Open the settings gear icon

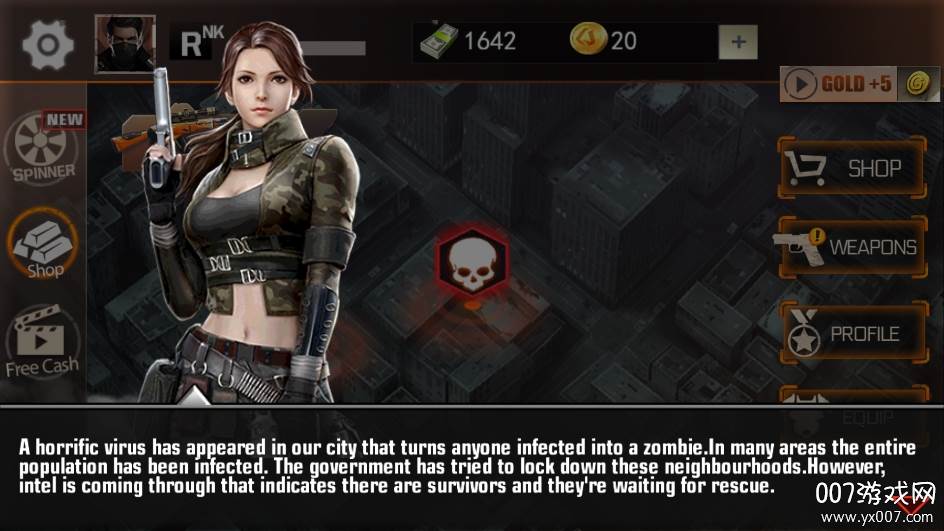coord(48,45)
